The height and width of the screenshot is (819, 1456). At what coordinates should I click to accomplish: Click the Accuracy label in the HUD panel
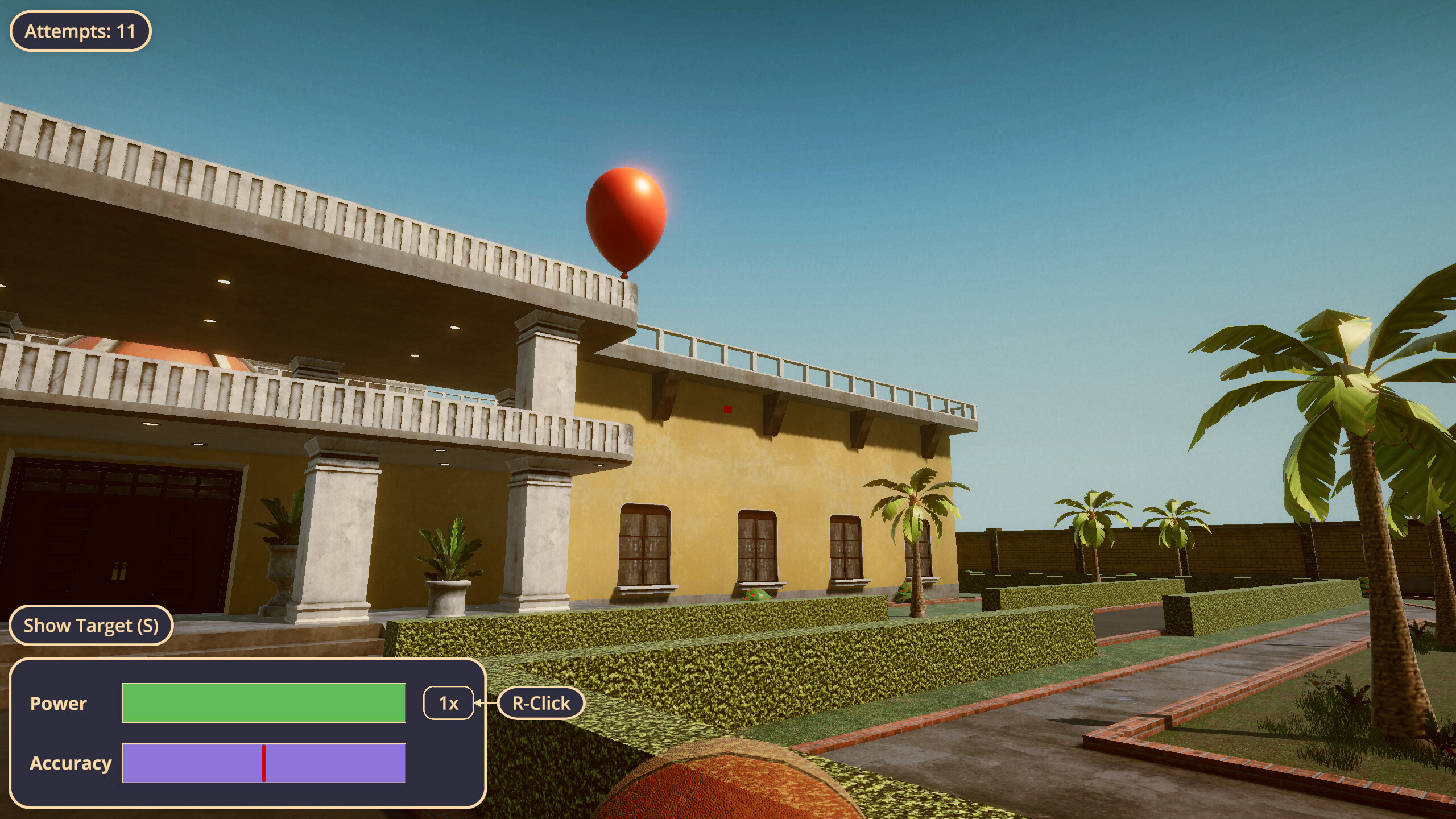[72, 764]
